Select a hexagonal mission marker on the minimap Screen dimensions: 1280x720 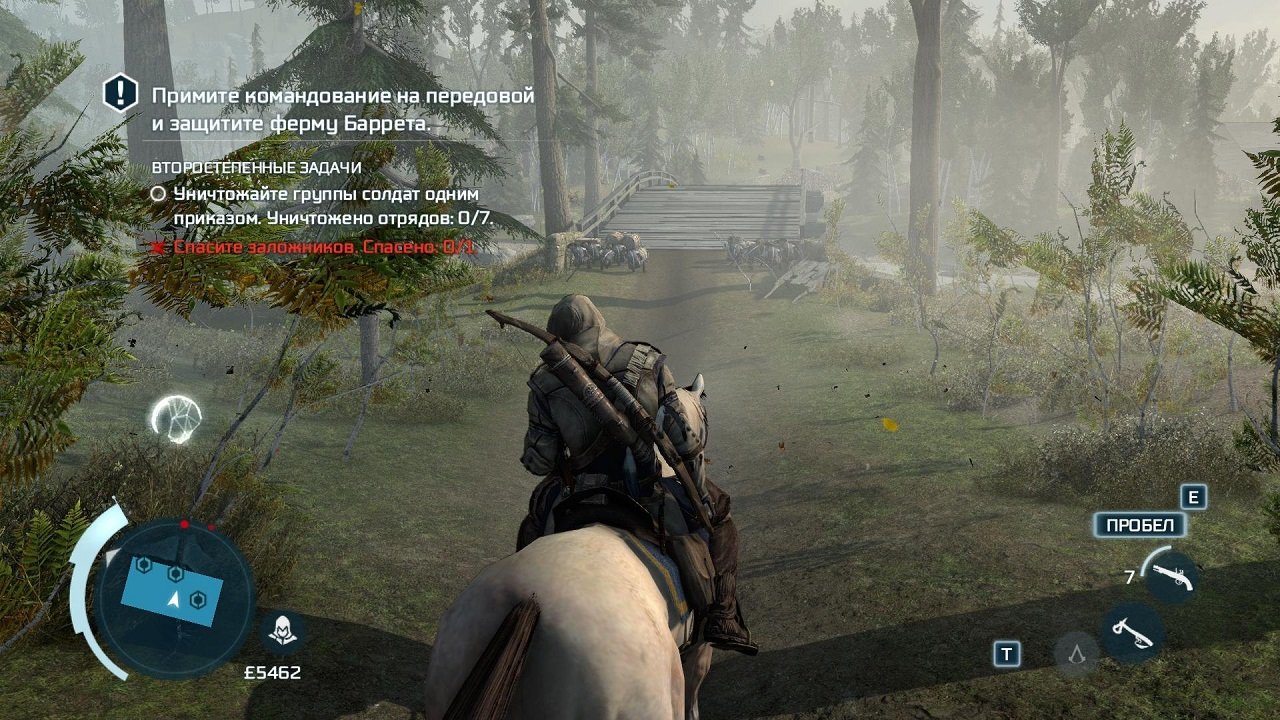176,573
